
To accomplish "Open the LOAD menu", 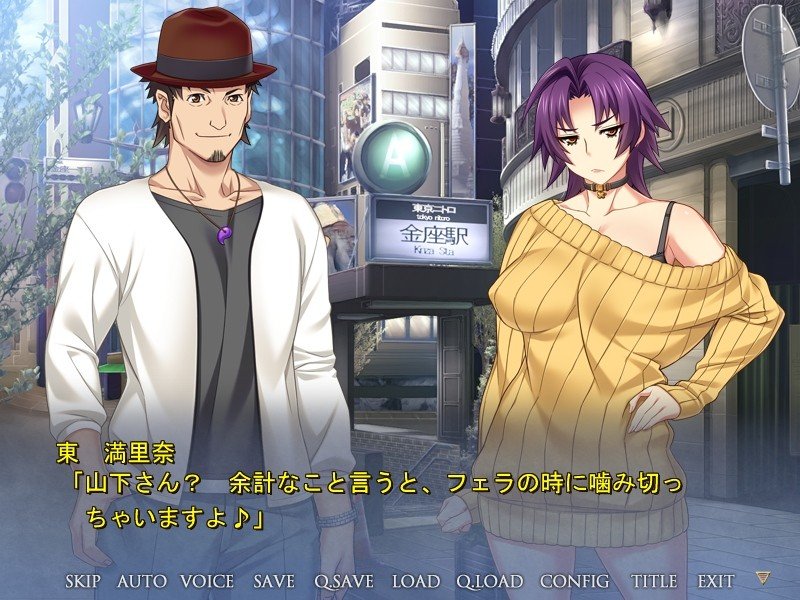I will [x=415, y=581].
